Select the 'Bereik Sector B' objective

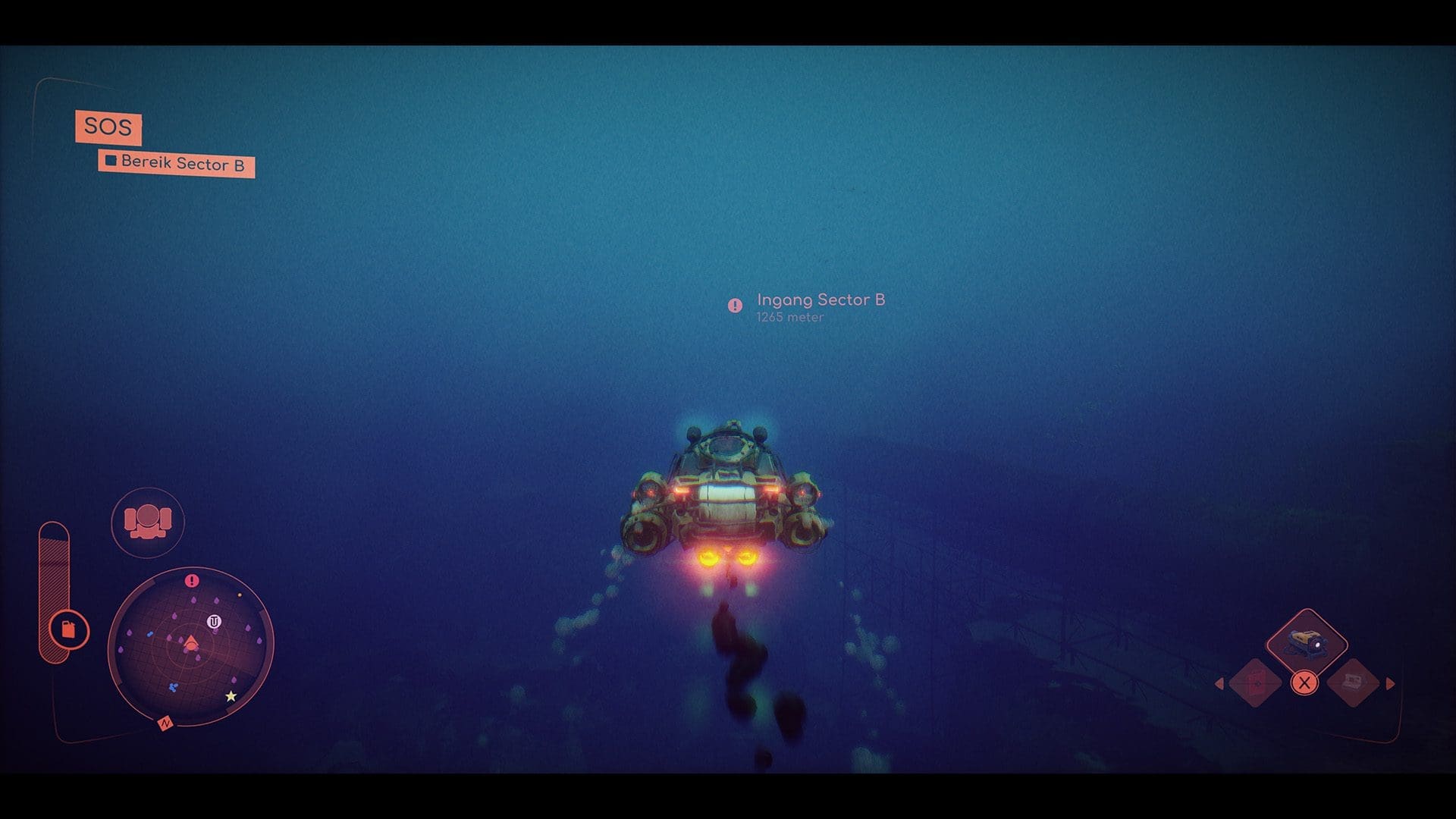point(176,163)
